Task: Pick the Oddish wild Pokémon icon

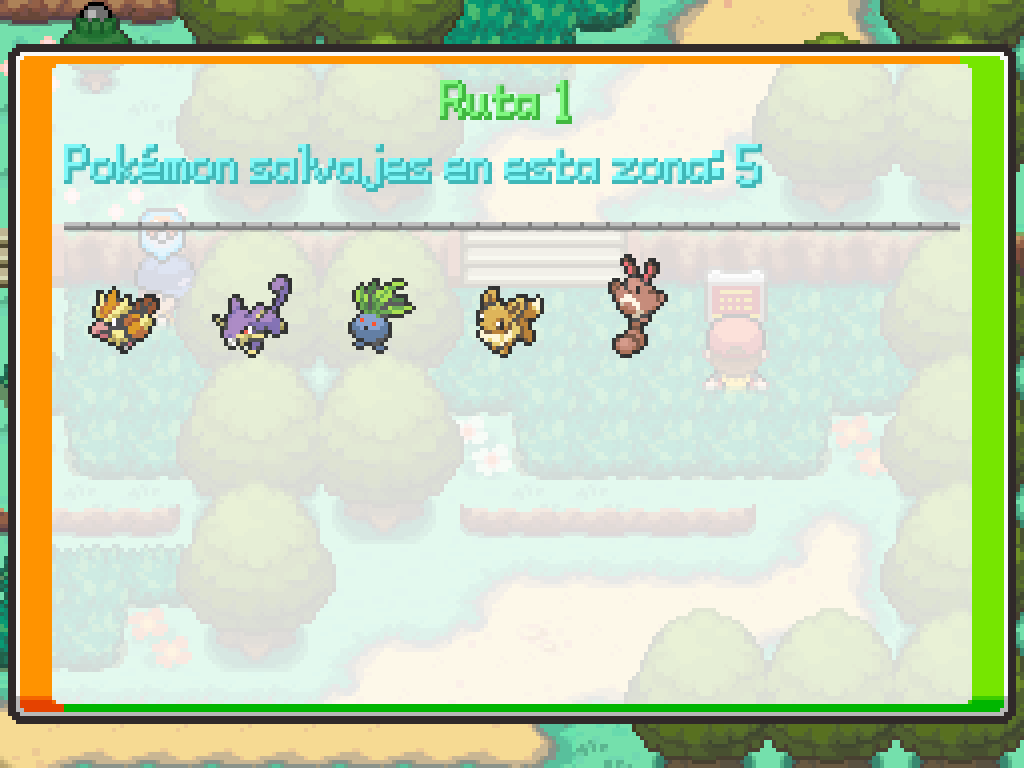Action: pyautogui.click(x=380, y=316)
